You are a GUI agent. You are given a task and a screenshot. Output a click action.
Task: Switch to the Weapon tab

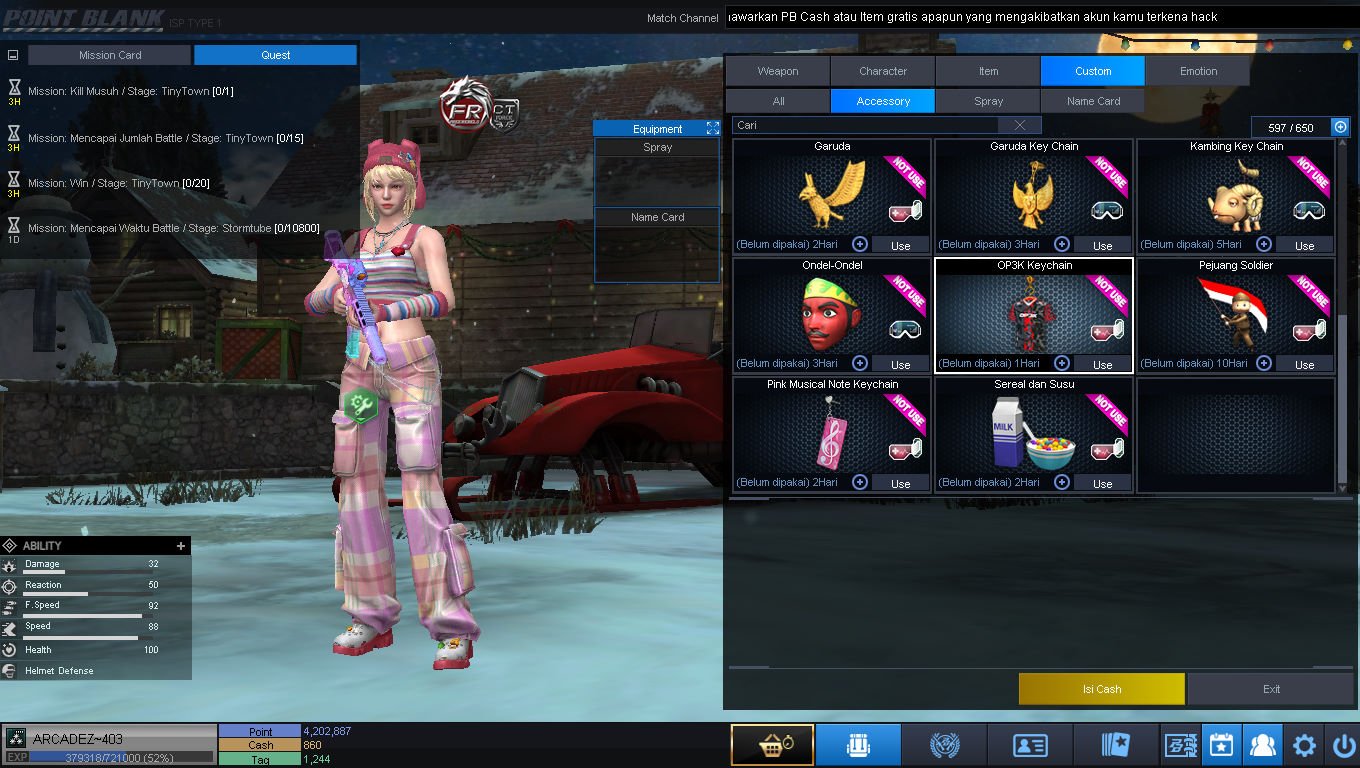[x=777, y=71]
